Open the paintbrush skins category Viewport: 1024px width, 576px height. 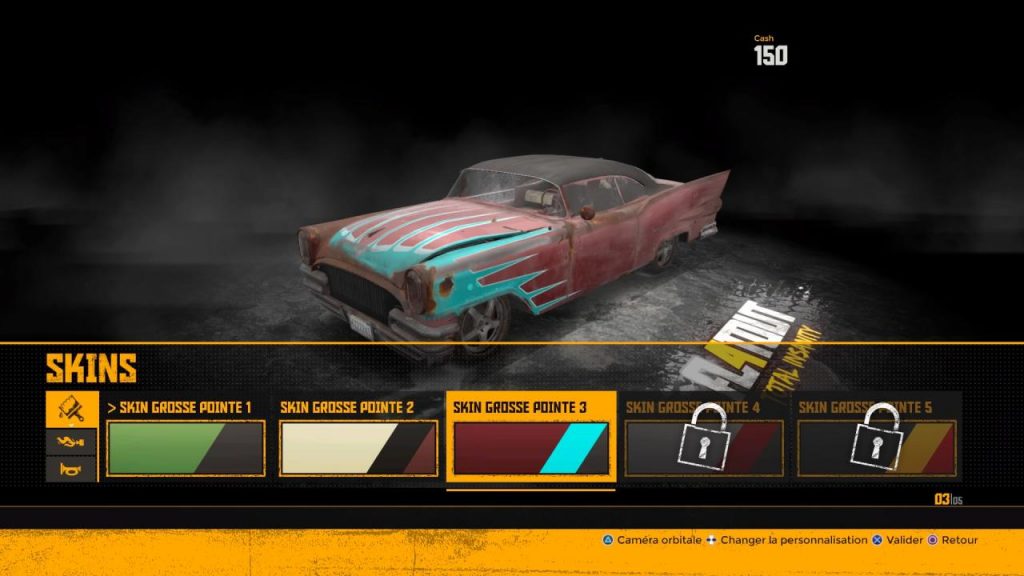tap(72, 409)
